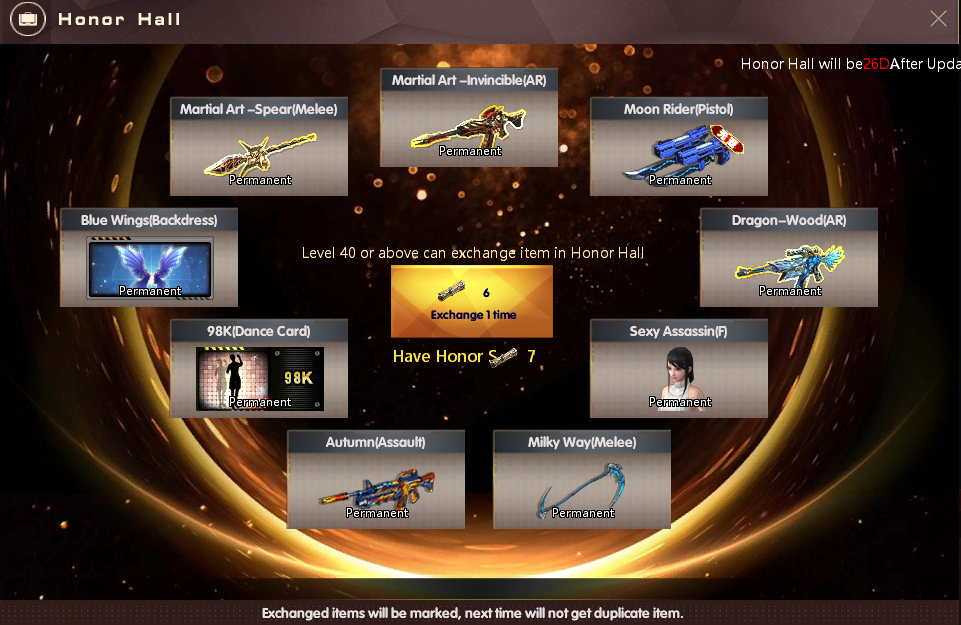The image size is (961, 625).
Task: Select the Milky Way melee card
Action: click(582, 480)
